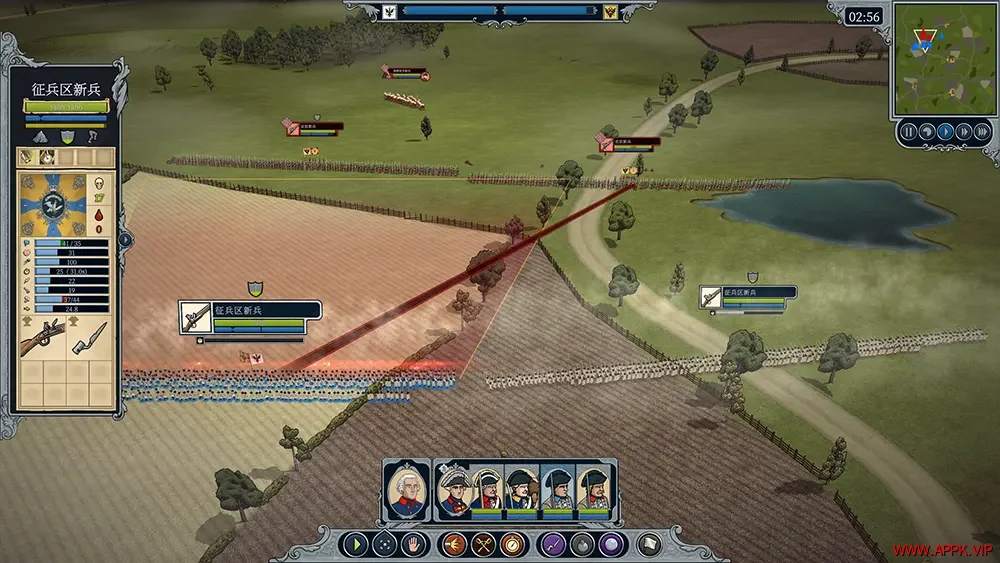Select the purple musket stance button

pyautogui.click(x=552, y=545)
